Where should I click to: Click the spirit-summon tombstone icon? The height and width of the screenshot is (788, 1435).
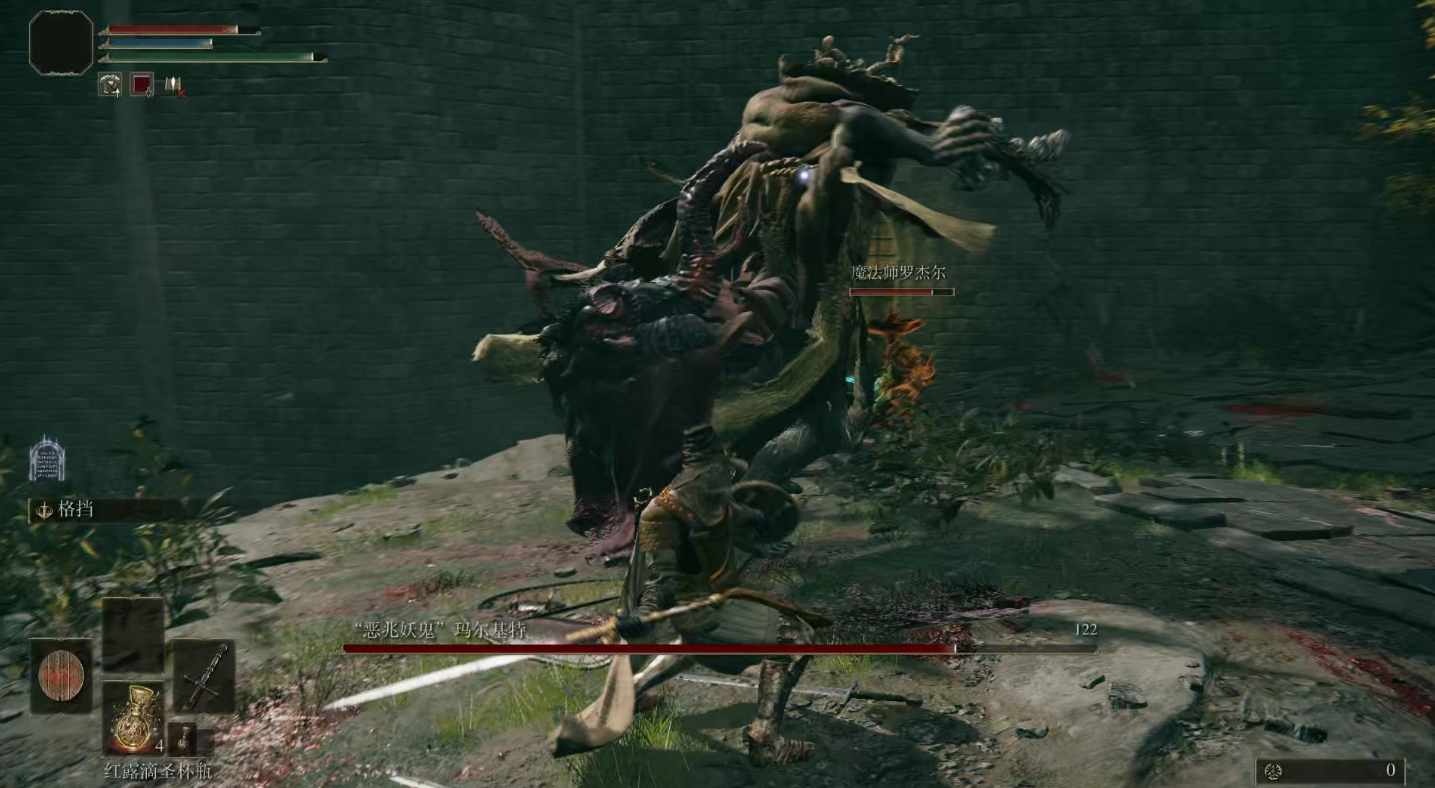tap(47, 459)
